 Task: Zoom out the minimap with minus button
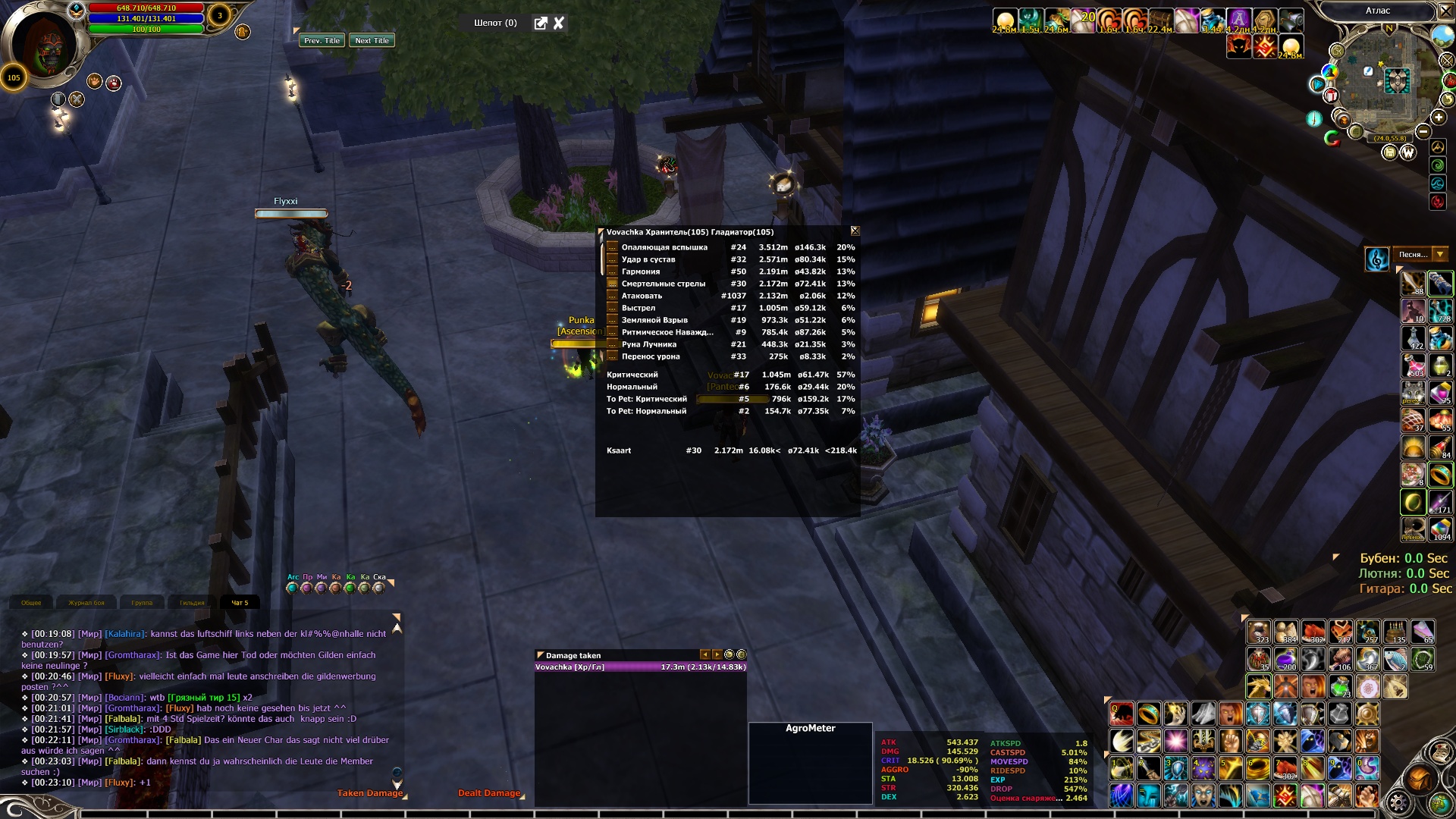[x=1423, y=132]
